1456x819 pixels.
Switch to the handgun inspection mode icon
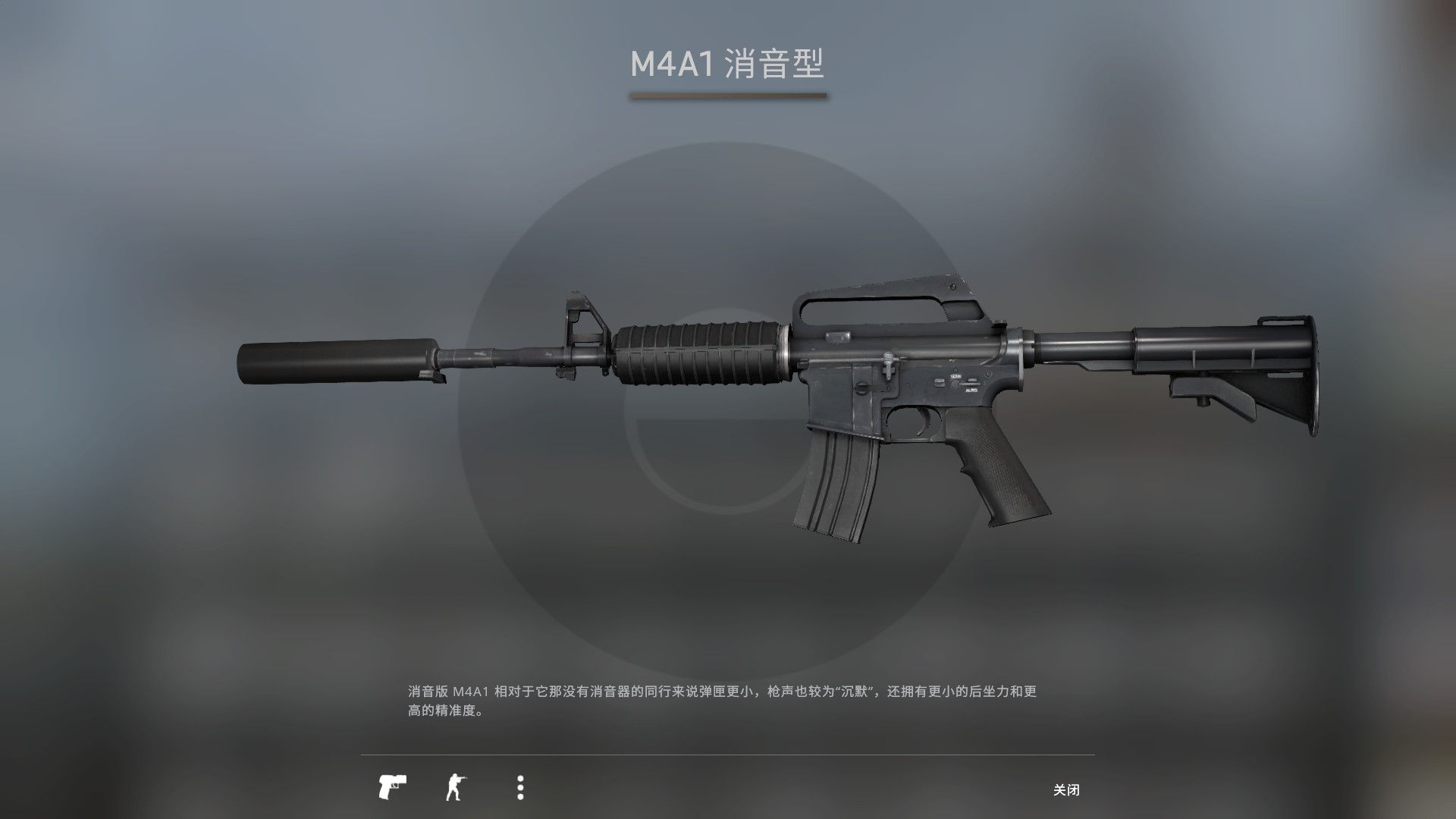394,789
